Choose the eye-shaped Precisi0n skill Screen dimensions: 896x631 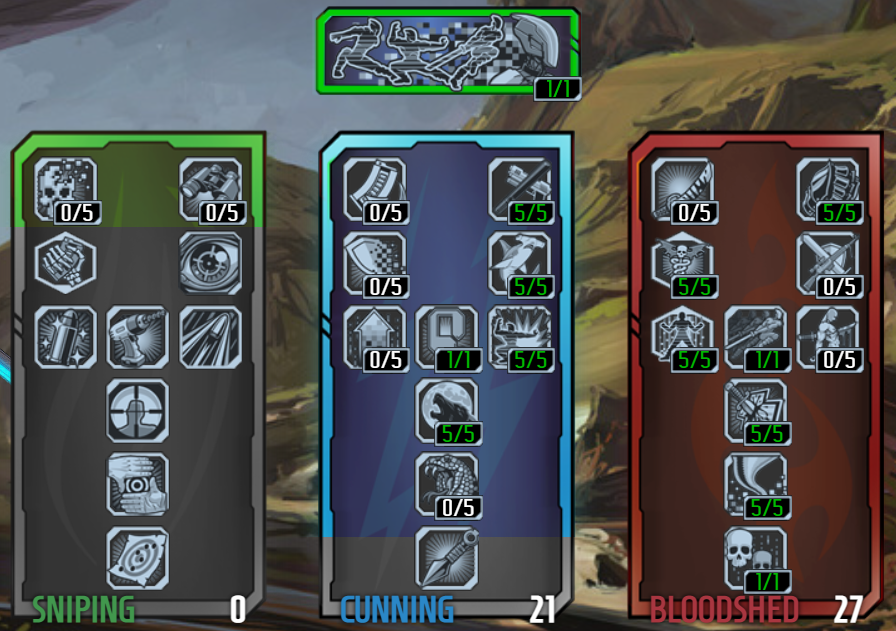(x=210, y=262)
